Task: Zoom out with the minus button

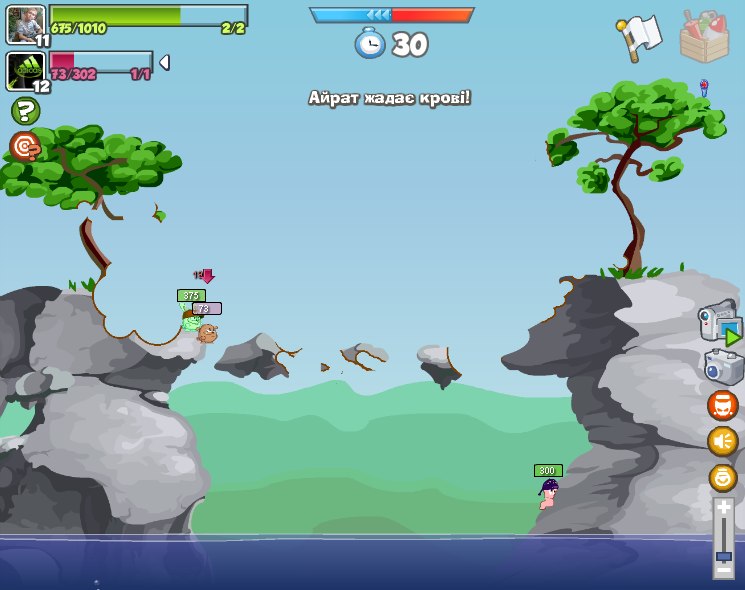Action: point(723,569)
